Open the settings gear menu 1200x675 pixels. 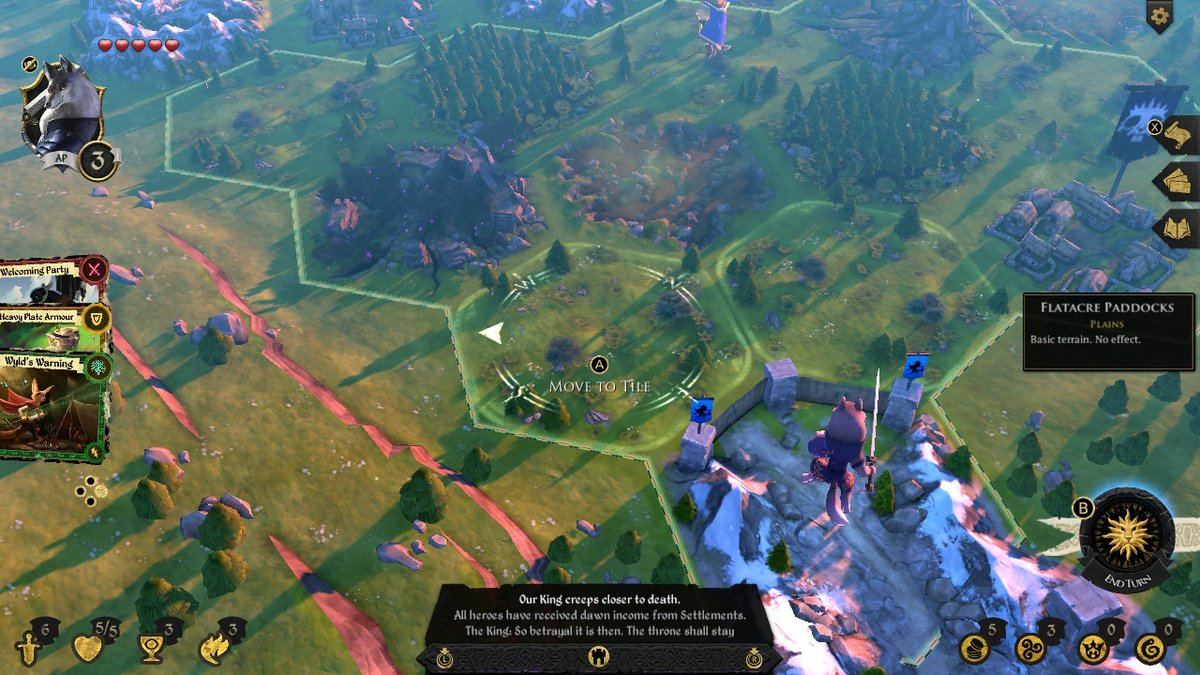1159,16
